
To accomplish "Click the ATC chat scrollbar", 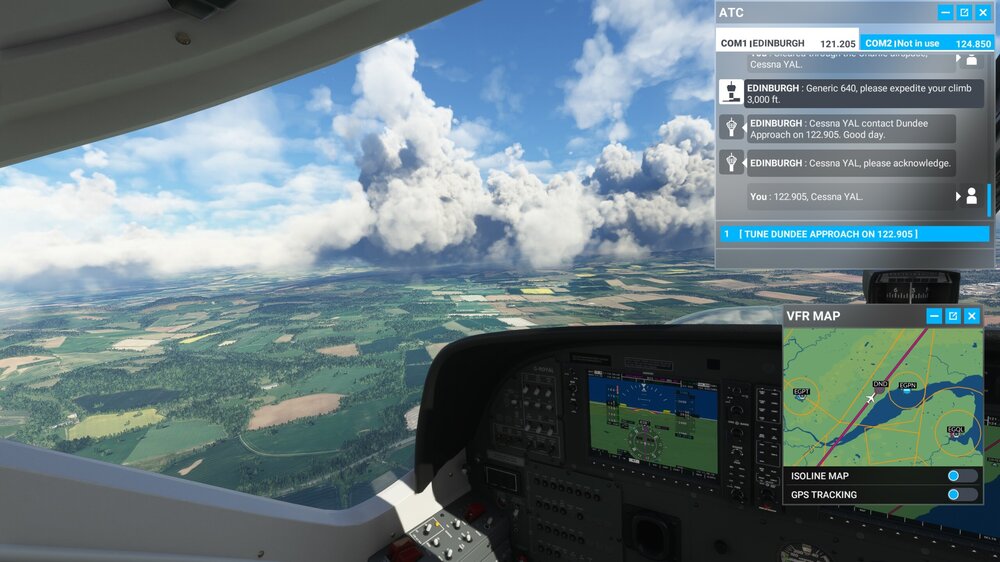I will pos(989,200).
